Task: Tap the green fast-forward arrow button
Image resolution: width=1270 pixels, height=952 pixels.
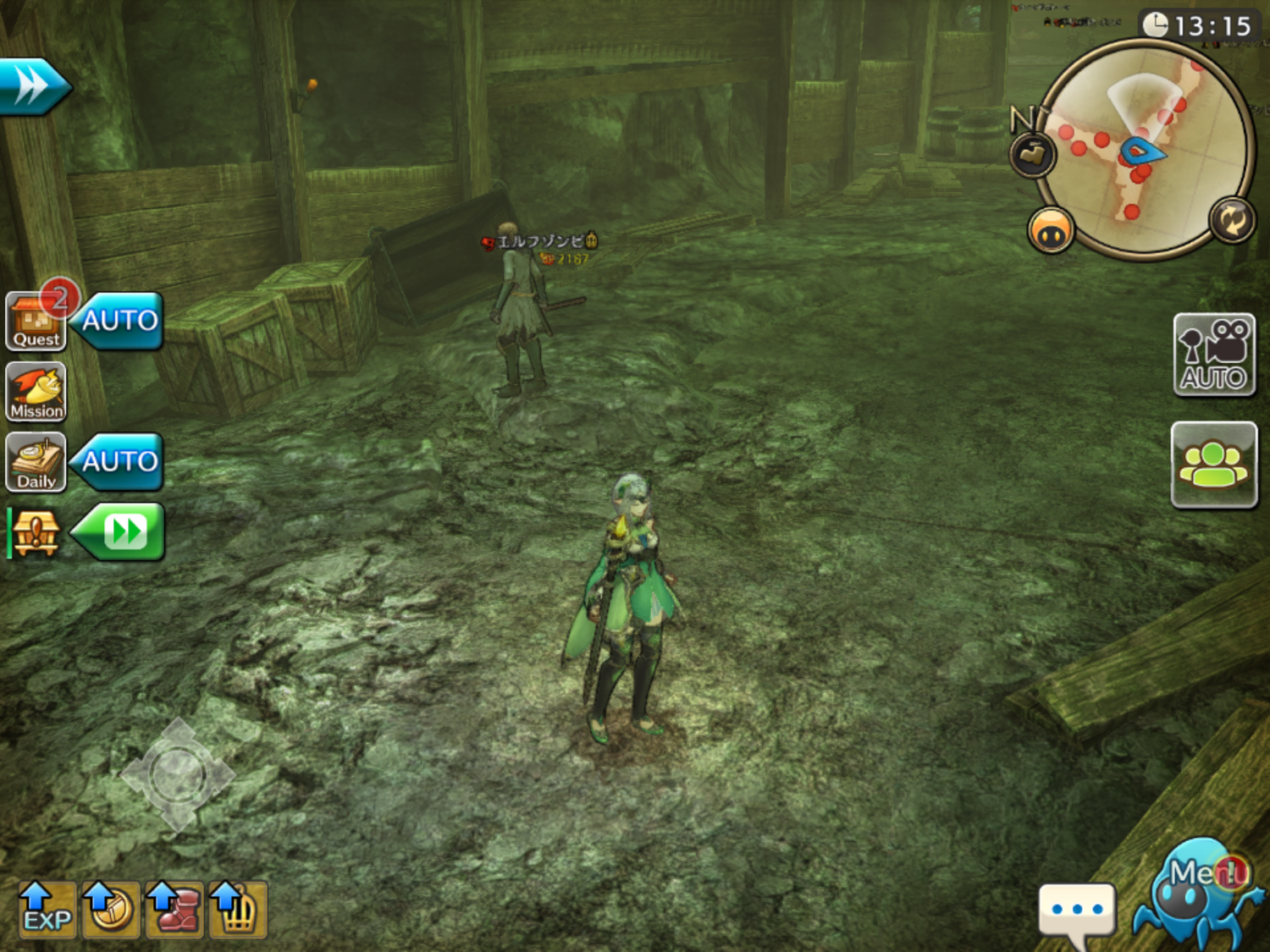Action: pyautogui.click(x=121, y=532)
